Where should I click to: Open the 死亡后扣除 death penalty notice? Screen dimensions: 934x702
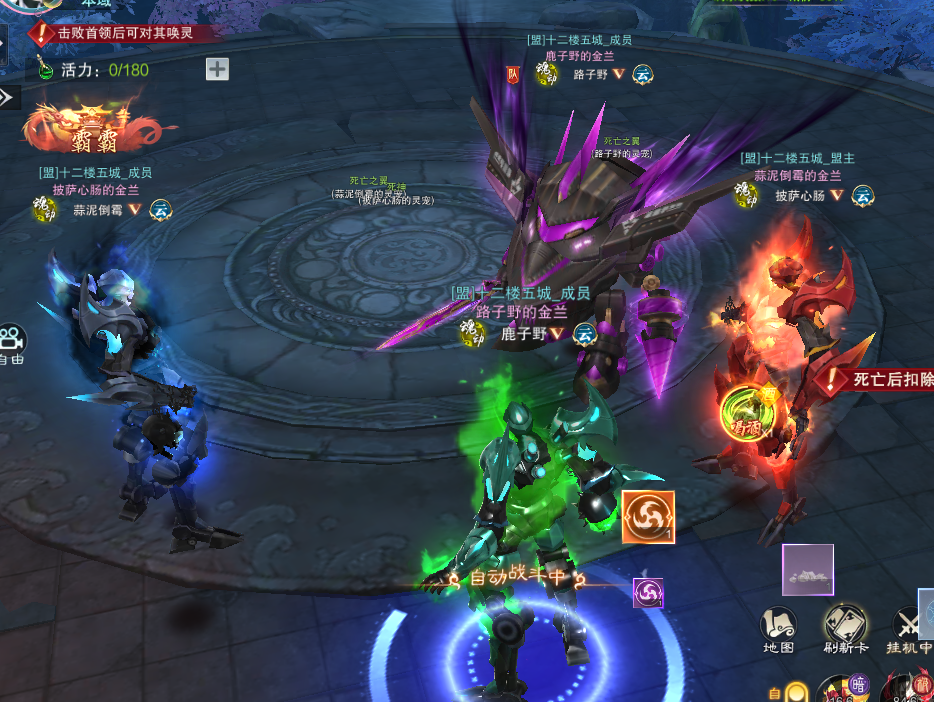[880, 380]
